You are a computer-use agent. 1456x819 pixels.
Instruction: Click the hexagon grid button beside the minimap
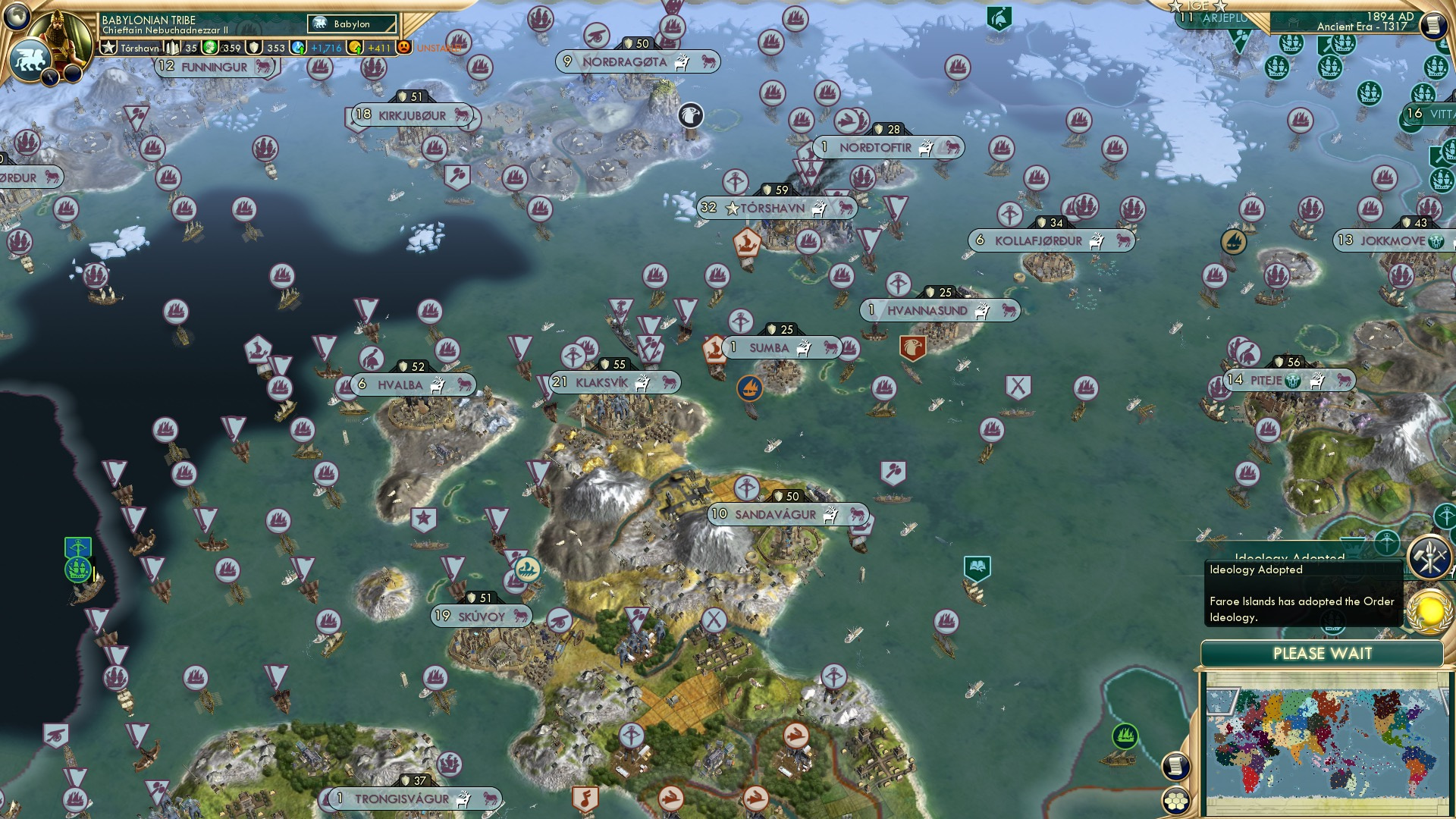pos(1175,801)
